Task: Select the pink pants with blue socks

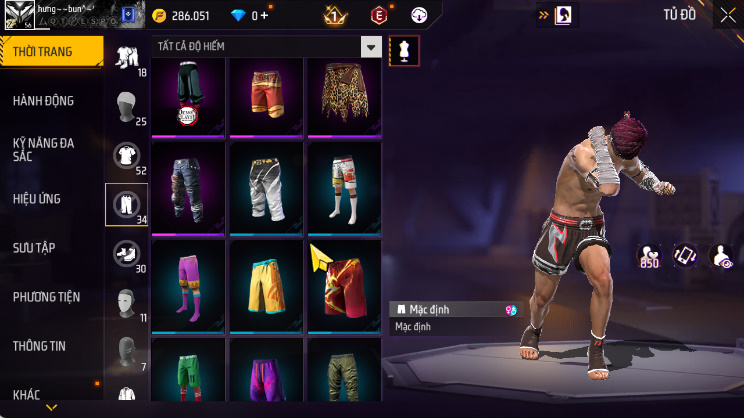Action: pos(189,285)
